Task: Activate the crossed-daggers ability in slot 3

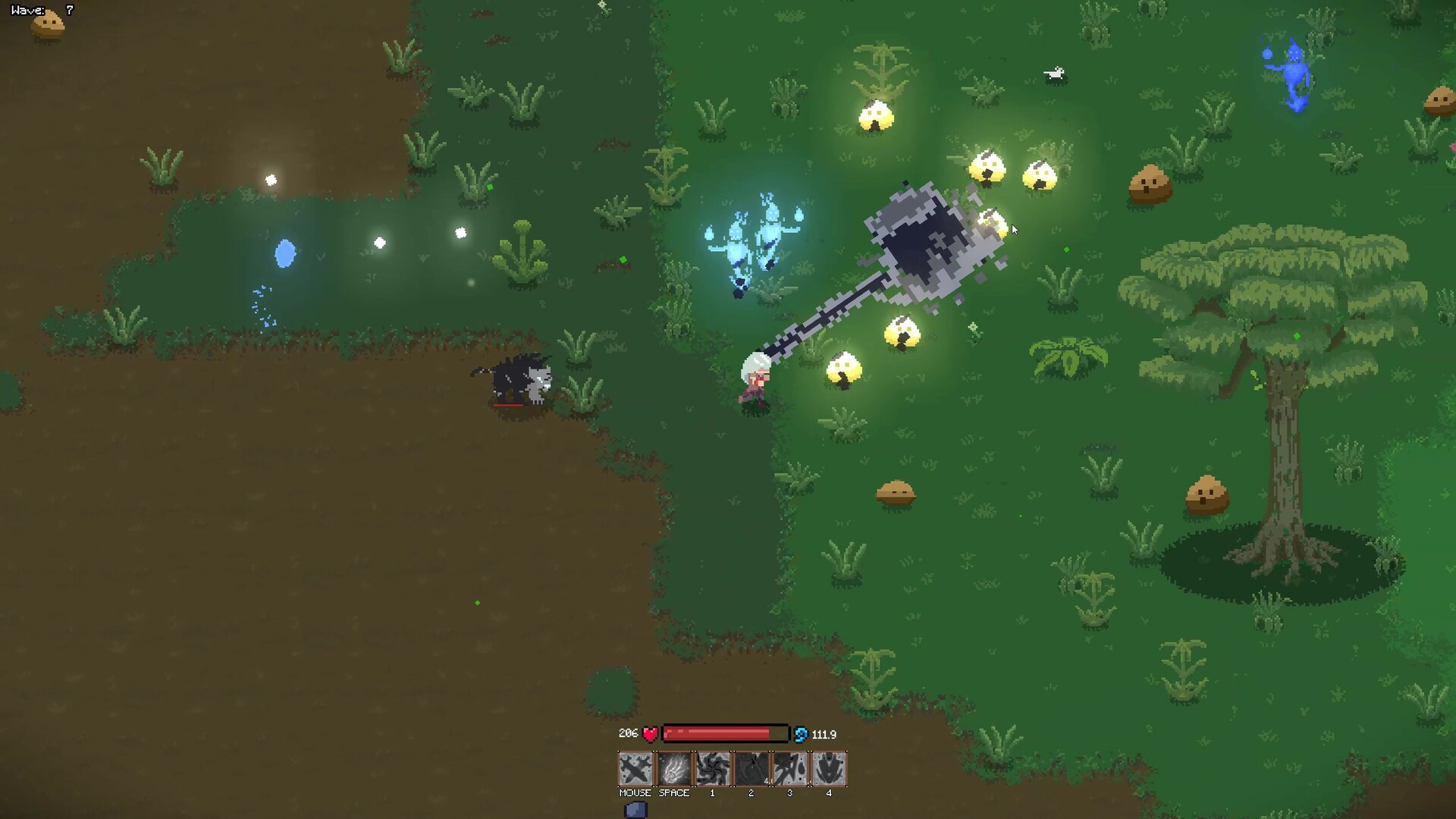Action: pyautogui.click(x=789, y=768)
